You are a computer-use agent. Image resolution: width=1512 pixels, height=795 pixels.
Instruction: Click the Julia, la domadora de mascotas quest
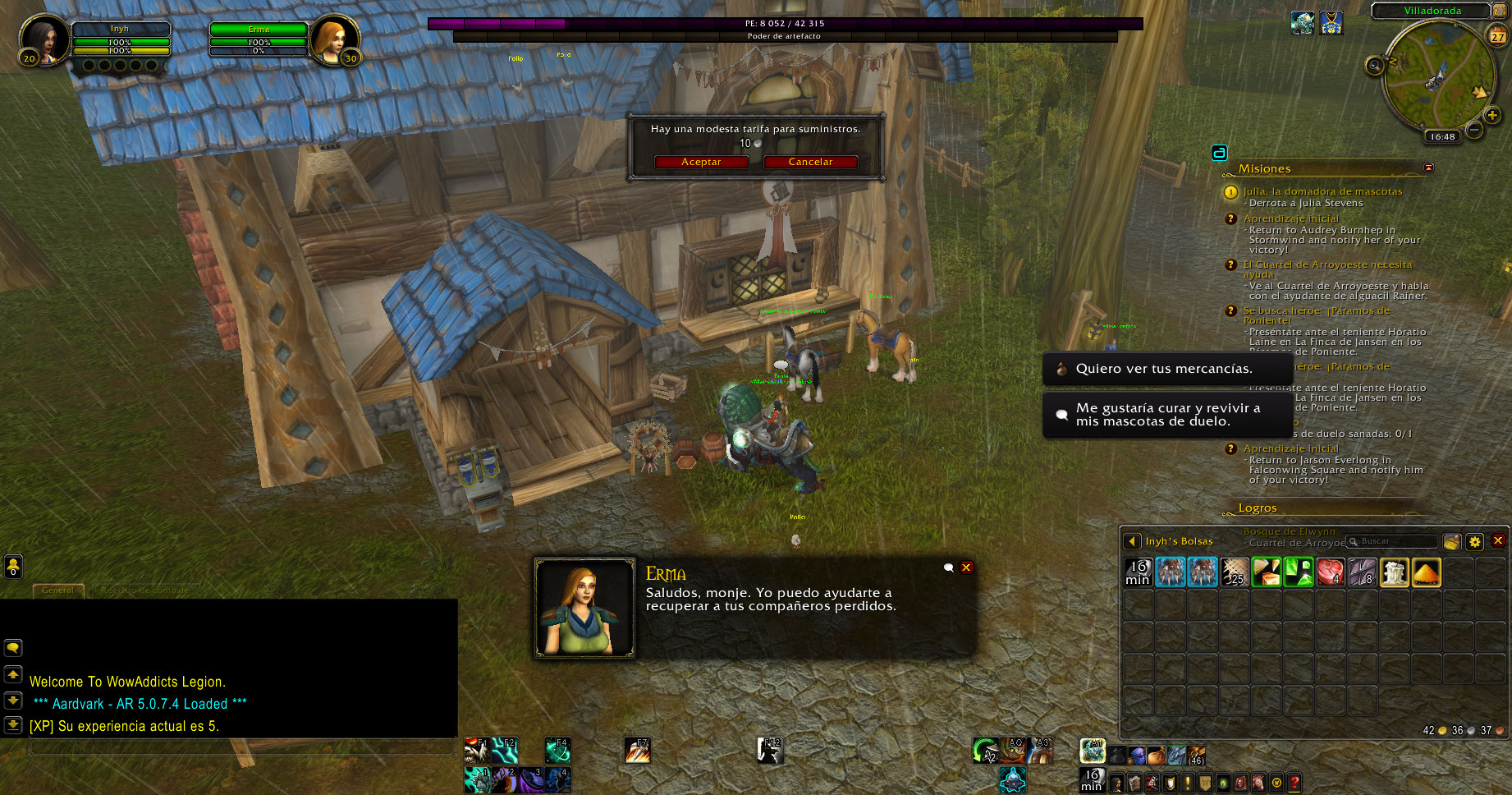tap(1322, 191)
